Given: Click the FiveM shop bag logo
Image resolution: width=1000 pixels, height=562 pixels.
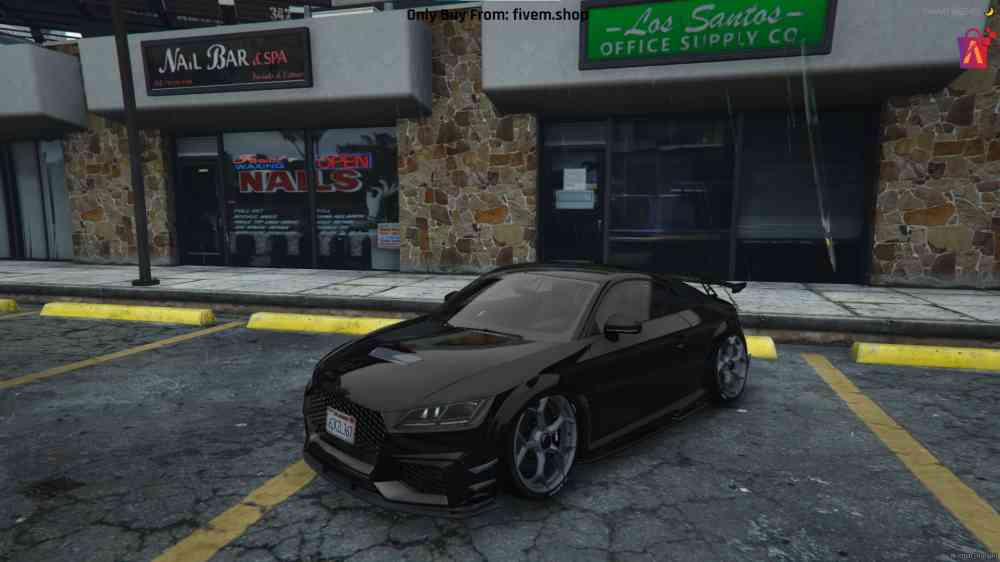Looking at the screenshot, I should click(x=972, y=48).
